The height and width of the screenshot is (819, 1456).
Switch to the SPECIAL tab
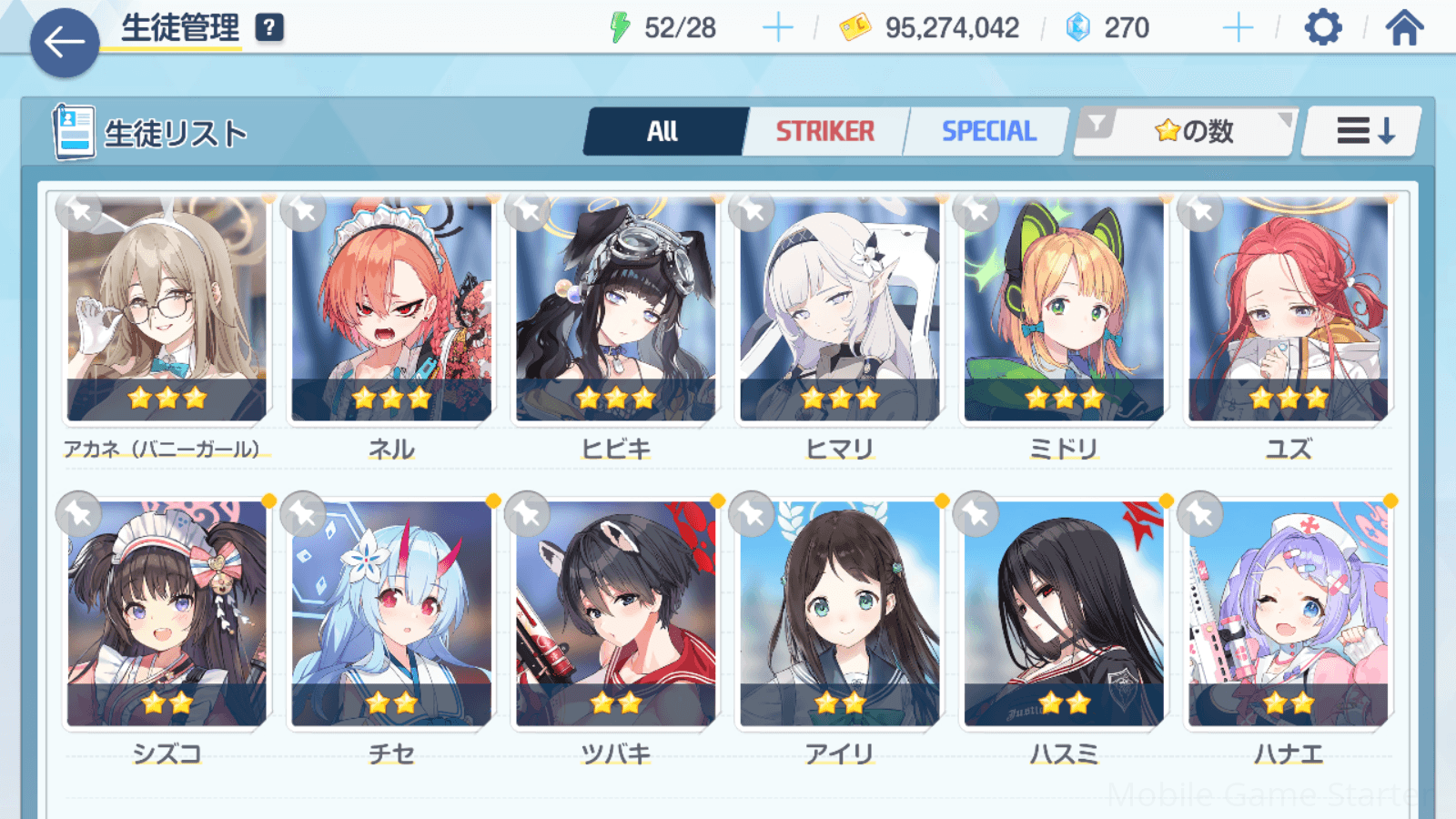click(988, 132)
